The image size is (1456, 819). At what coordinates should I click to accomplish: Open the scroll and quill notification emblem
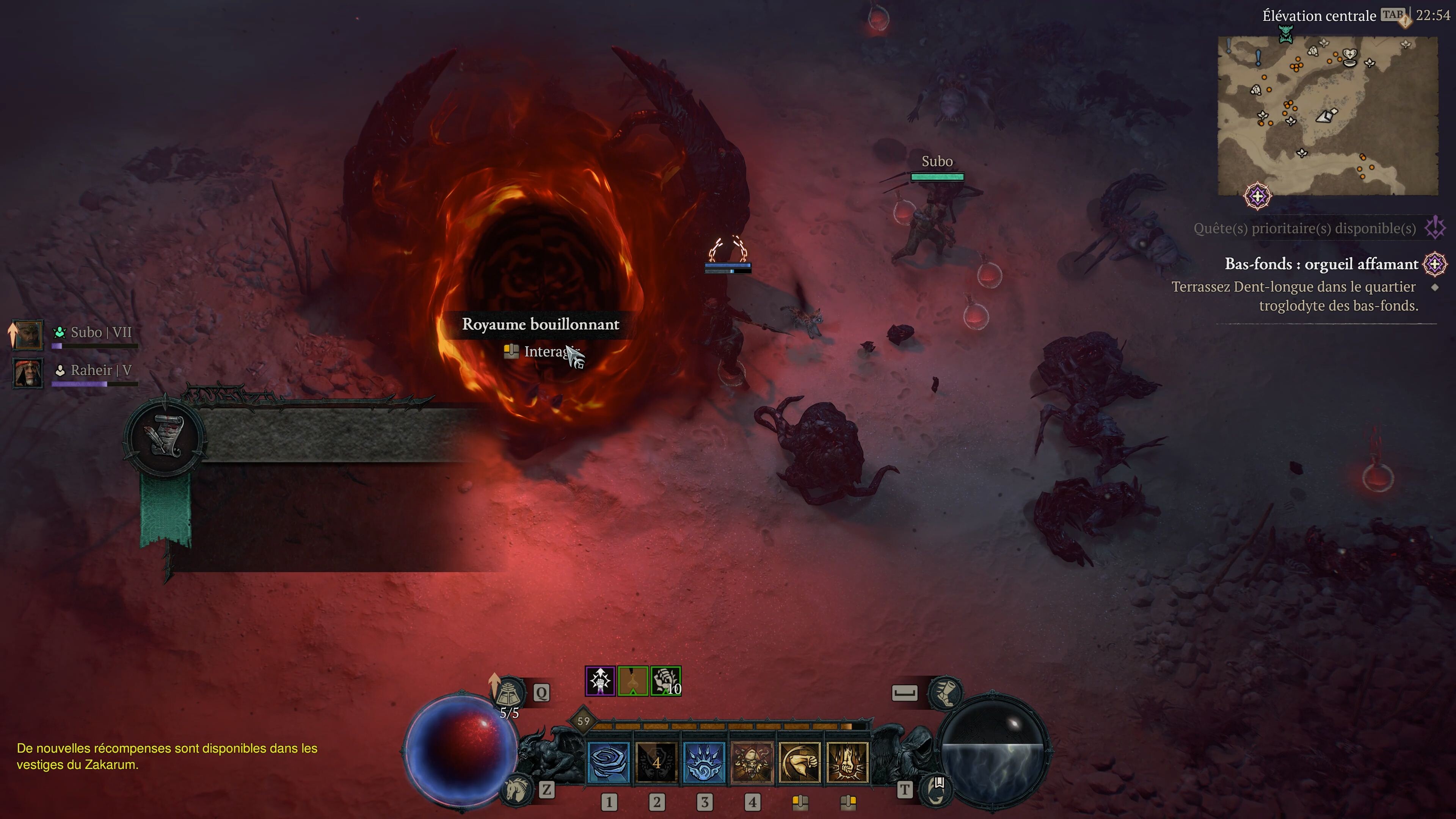165,435
